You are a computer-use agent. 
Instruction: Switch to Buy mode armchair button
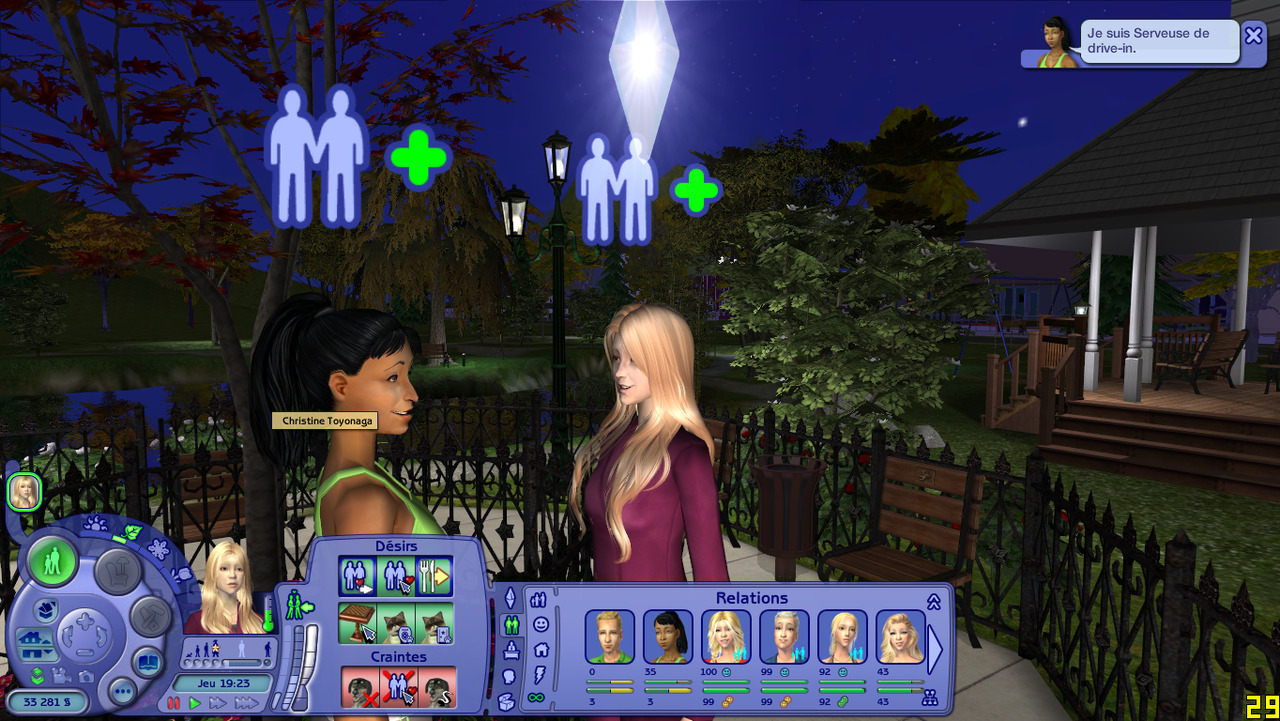(119, 571)
